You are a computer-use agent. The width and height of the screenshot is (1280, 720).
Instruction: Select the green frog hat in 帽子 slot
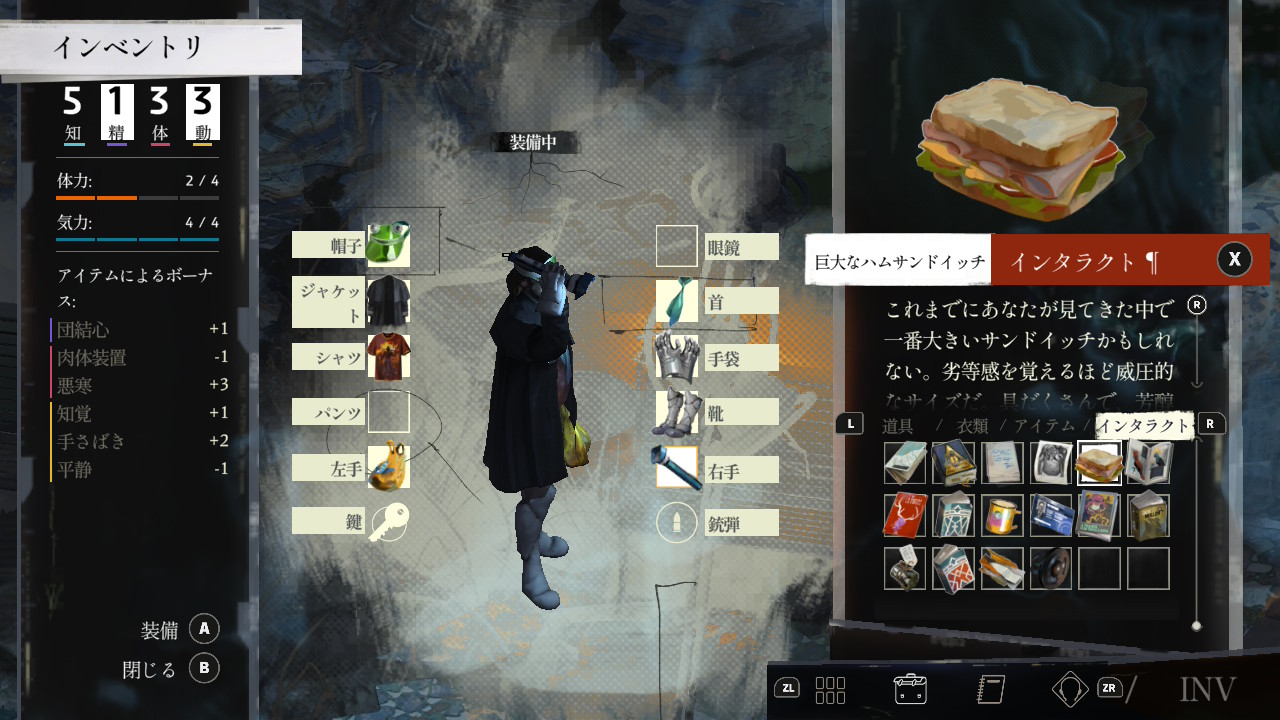coord(388,245)
